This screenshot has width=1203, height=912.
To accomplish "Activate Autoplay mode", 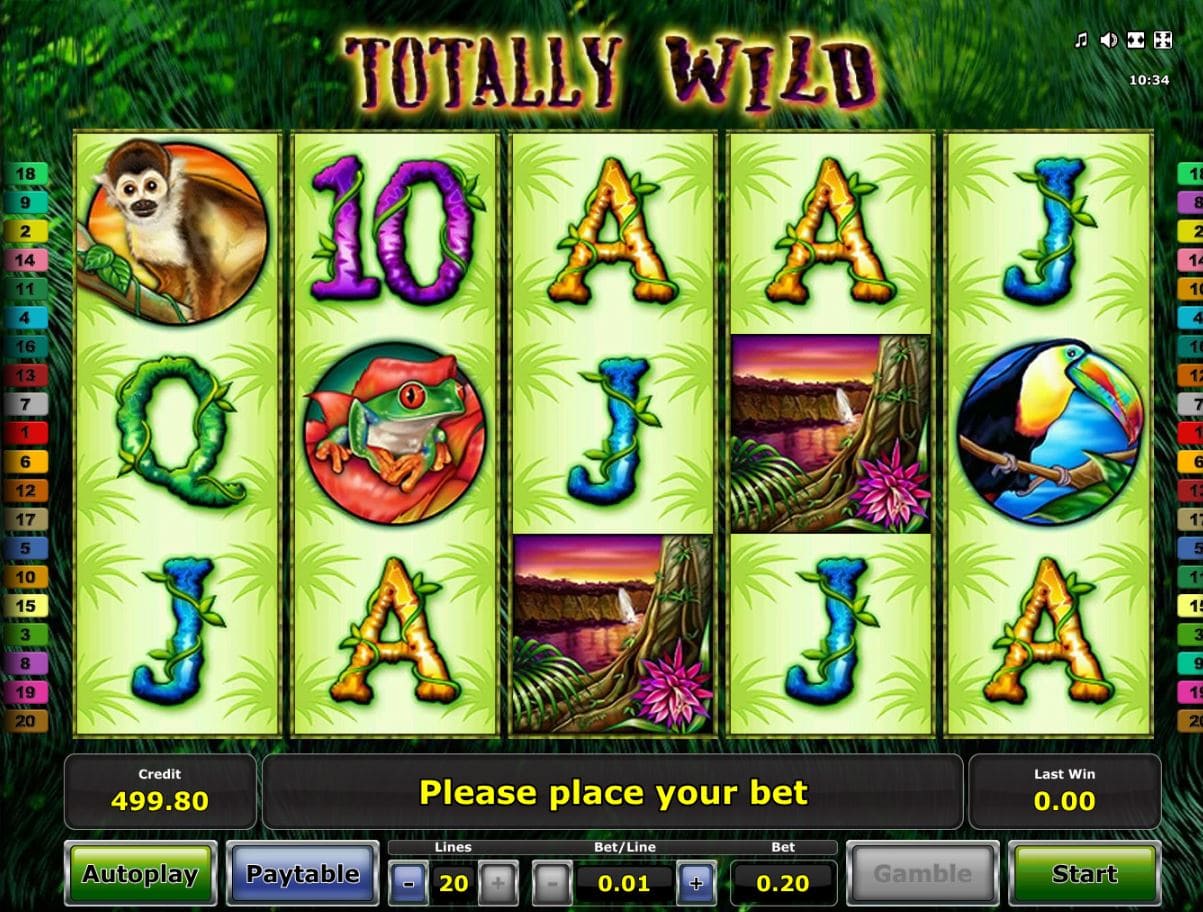I will (140, 874).
